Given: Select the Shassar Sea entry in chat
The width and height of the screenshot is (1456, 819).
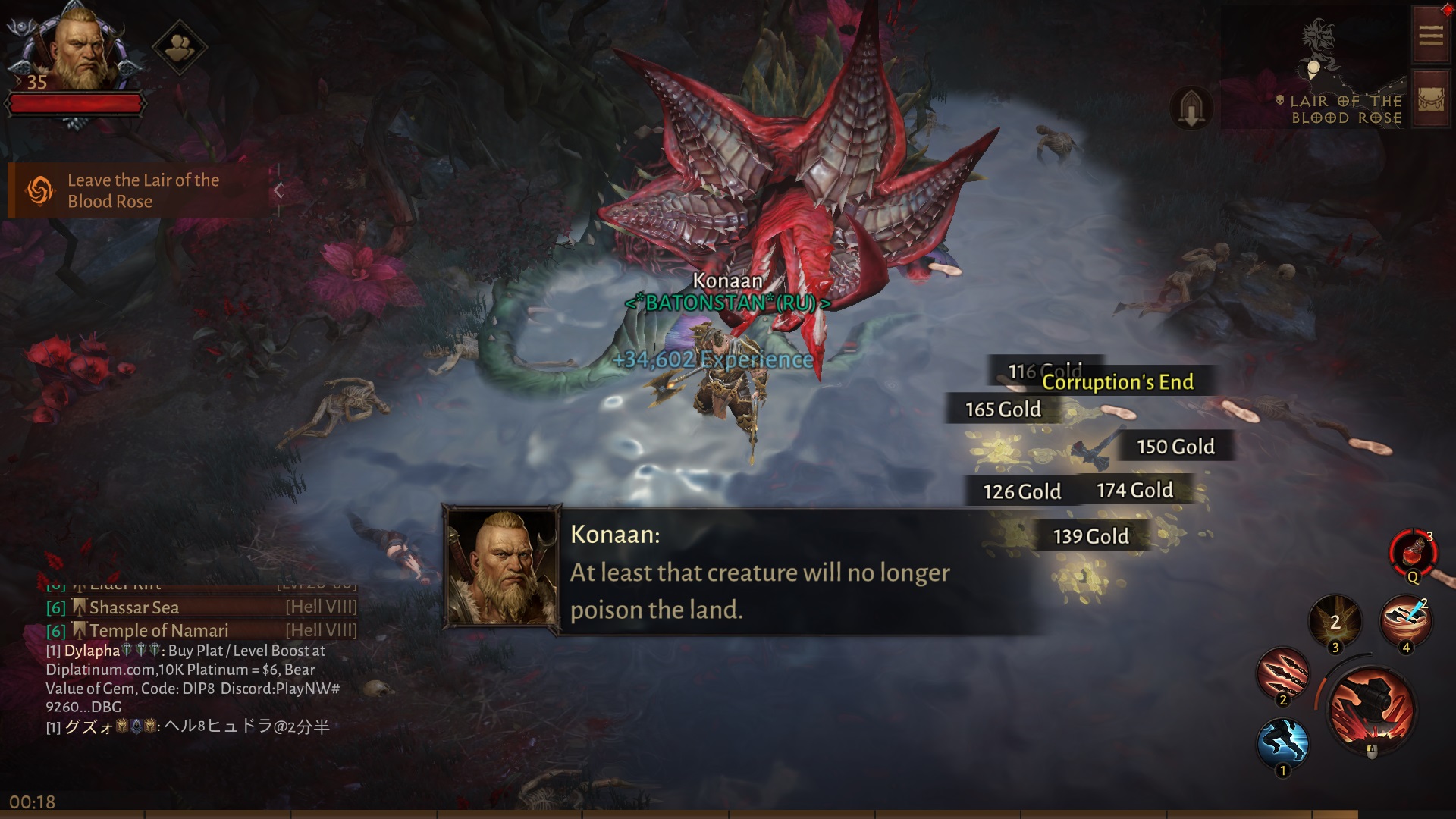Looking at the screenshot, I should tap(133, 607).
